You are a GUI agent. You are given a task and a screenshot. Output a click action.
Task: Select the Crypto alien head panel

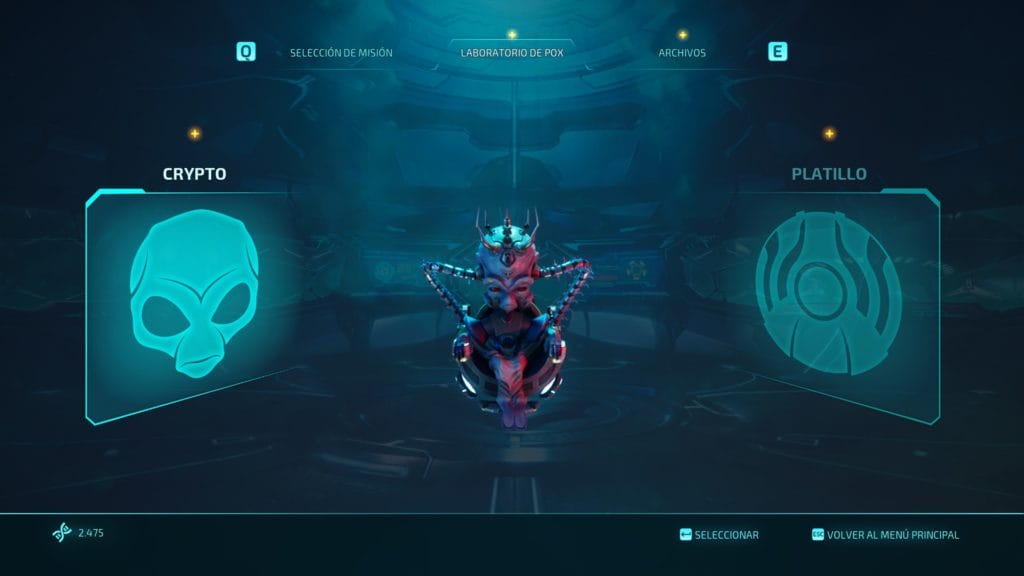click(x=194, y=300)
